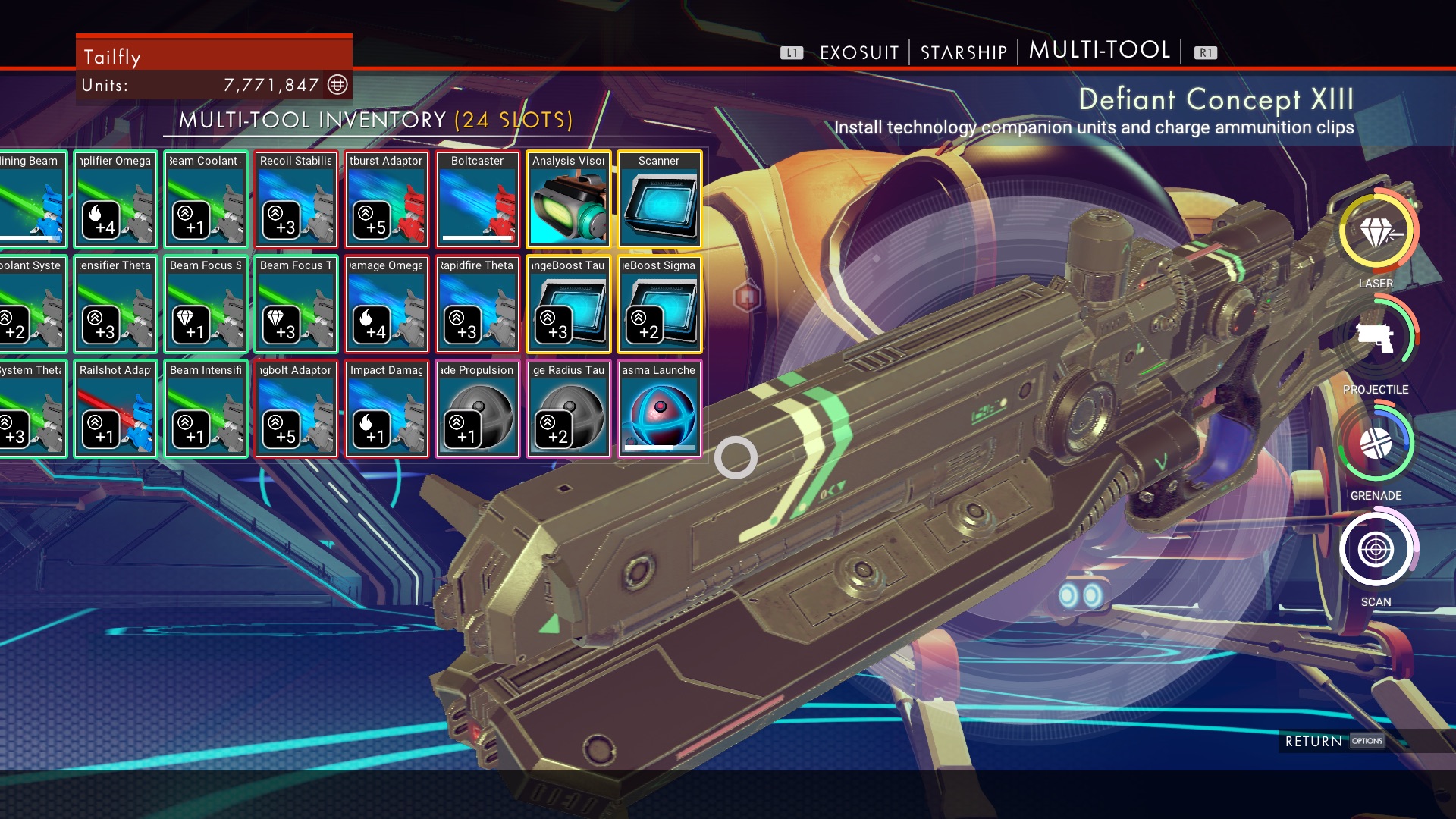Show the Laser stats ring
The height and width of the screenshot is (819, 1456).
(x=1375, y=233)
